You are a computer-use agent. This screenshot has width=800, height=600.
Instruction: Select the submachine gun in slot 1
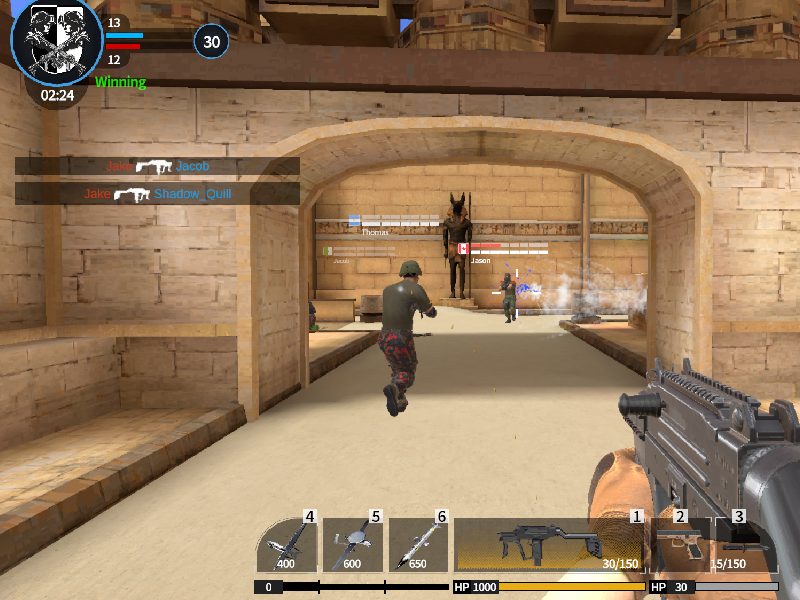pyautogui.click(x=548, y=545)
